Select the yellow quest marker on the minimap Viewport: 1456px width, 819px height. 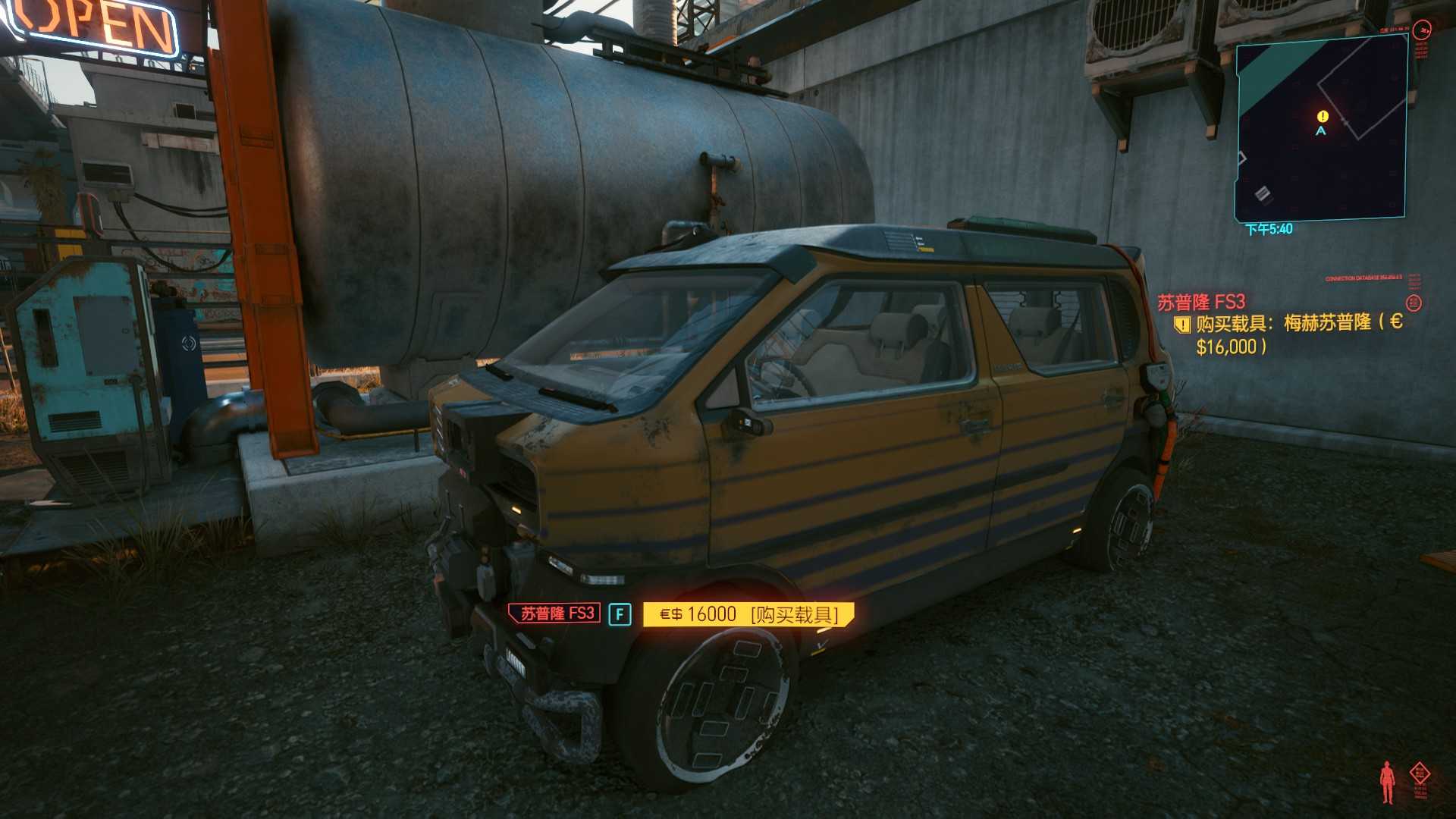(1323, 116)
